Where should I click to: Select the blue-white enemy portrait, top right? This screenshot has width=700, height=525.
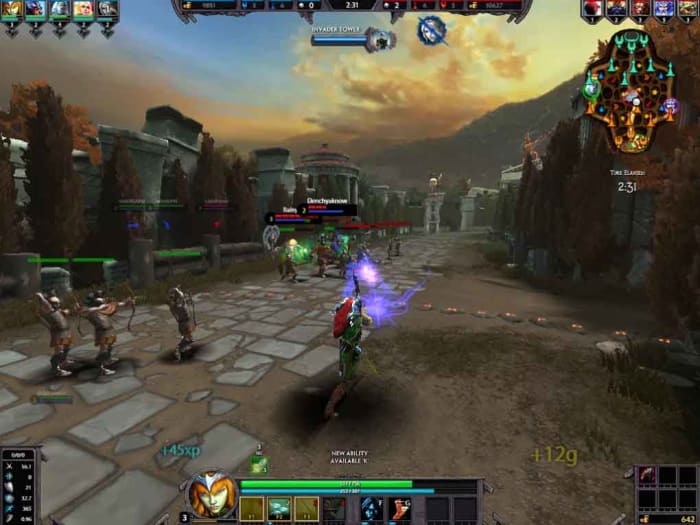click(x=665, y=9)
